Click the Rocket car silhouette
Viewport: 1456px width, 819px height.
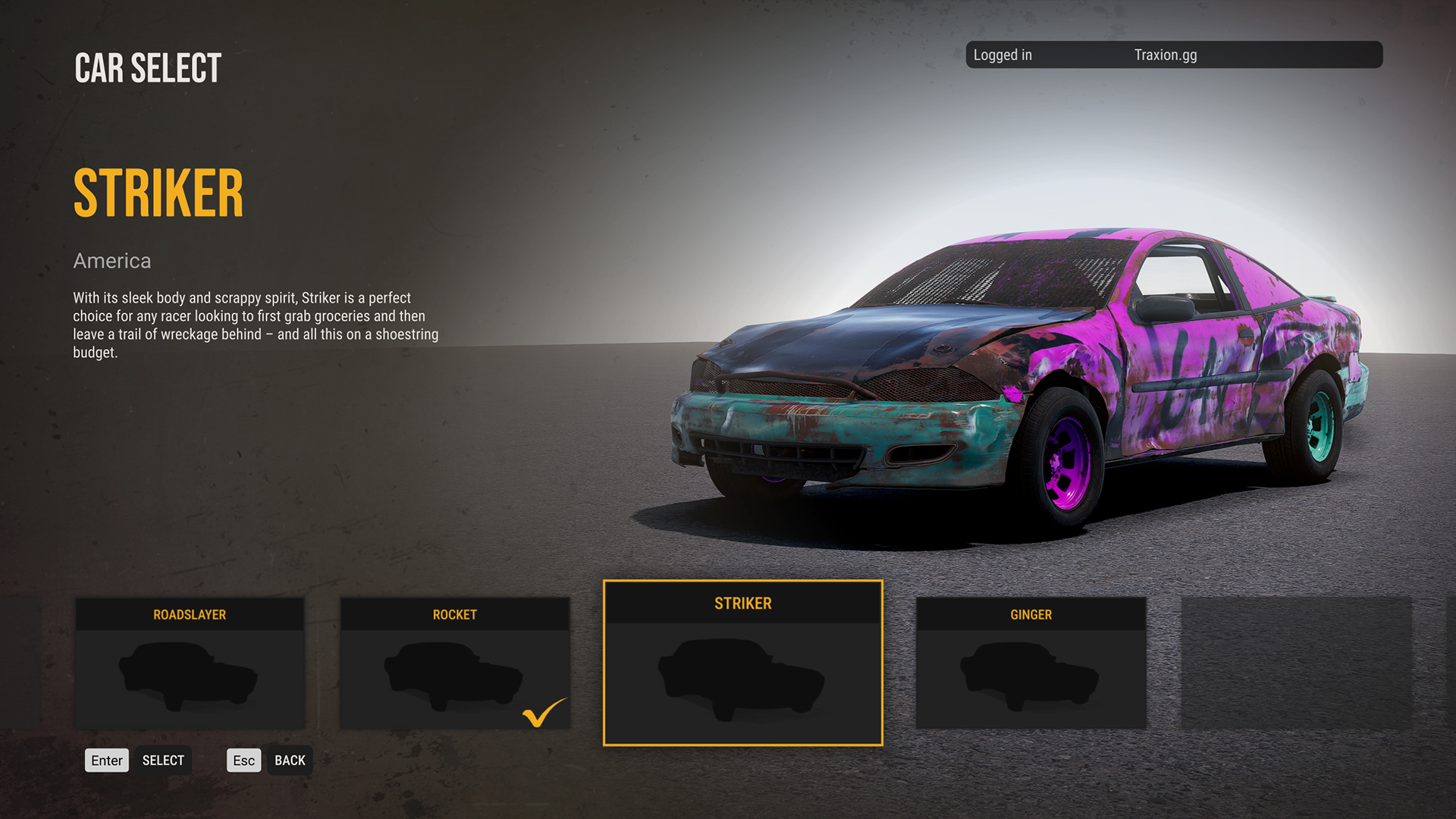pos(453,675)
